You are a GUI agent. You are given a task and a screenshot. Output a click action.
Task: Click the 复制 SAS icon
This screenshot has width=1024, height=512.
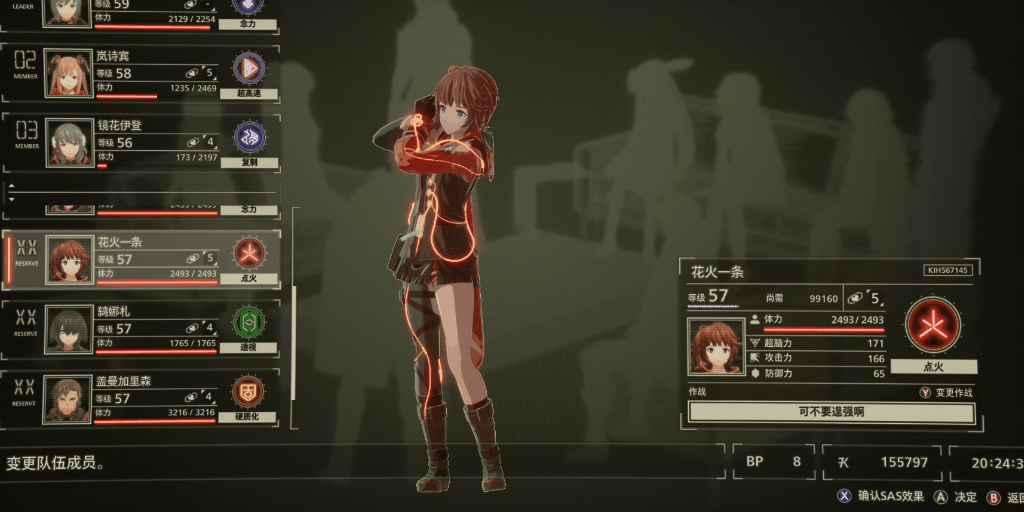click(248, 138)
